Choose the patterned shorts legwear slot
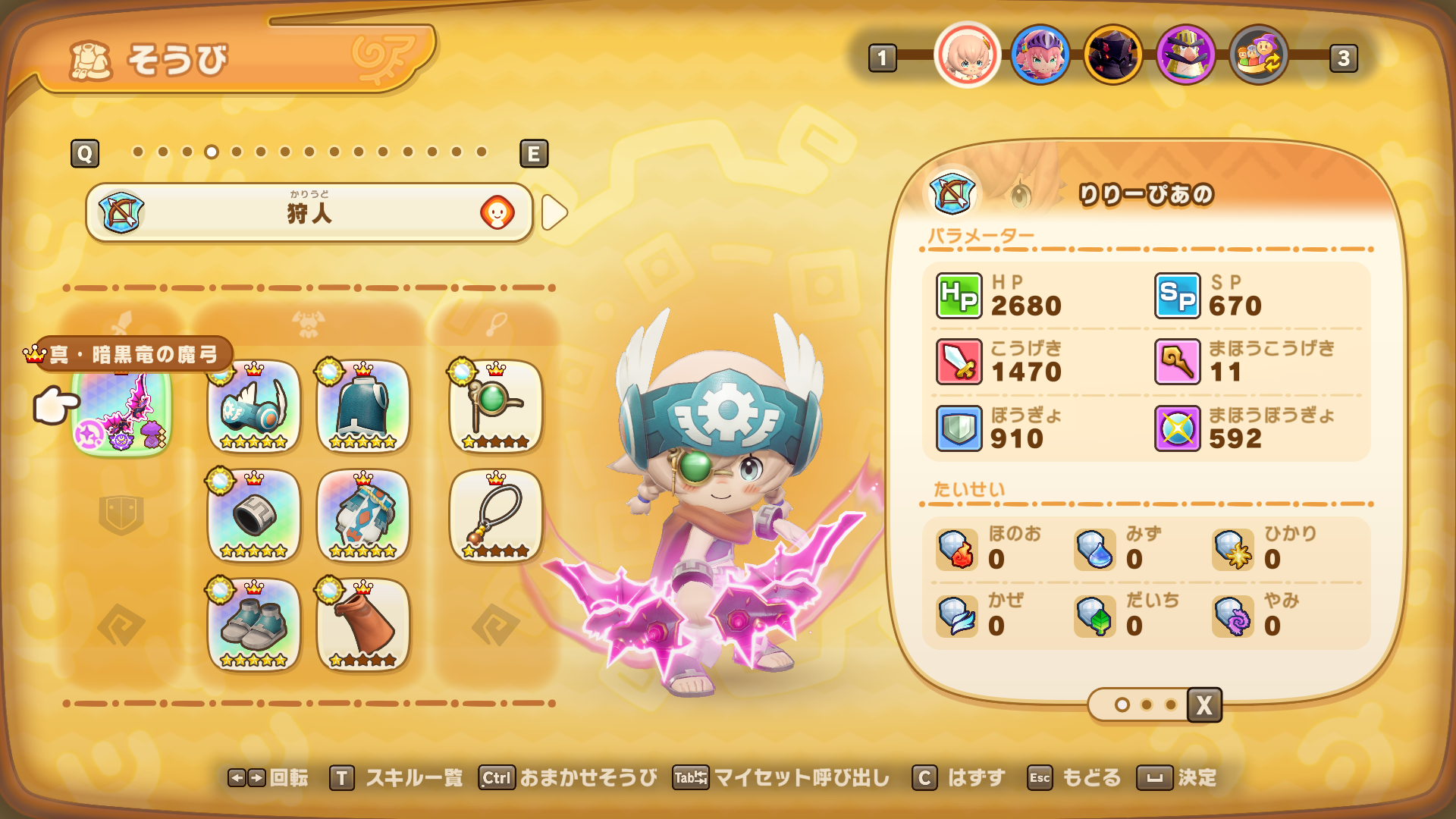1456x819 pixels. [x=363, y=516]
